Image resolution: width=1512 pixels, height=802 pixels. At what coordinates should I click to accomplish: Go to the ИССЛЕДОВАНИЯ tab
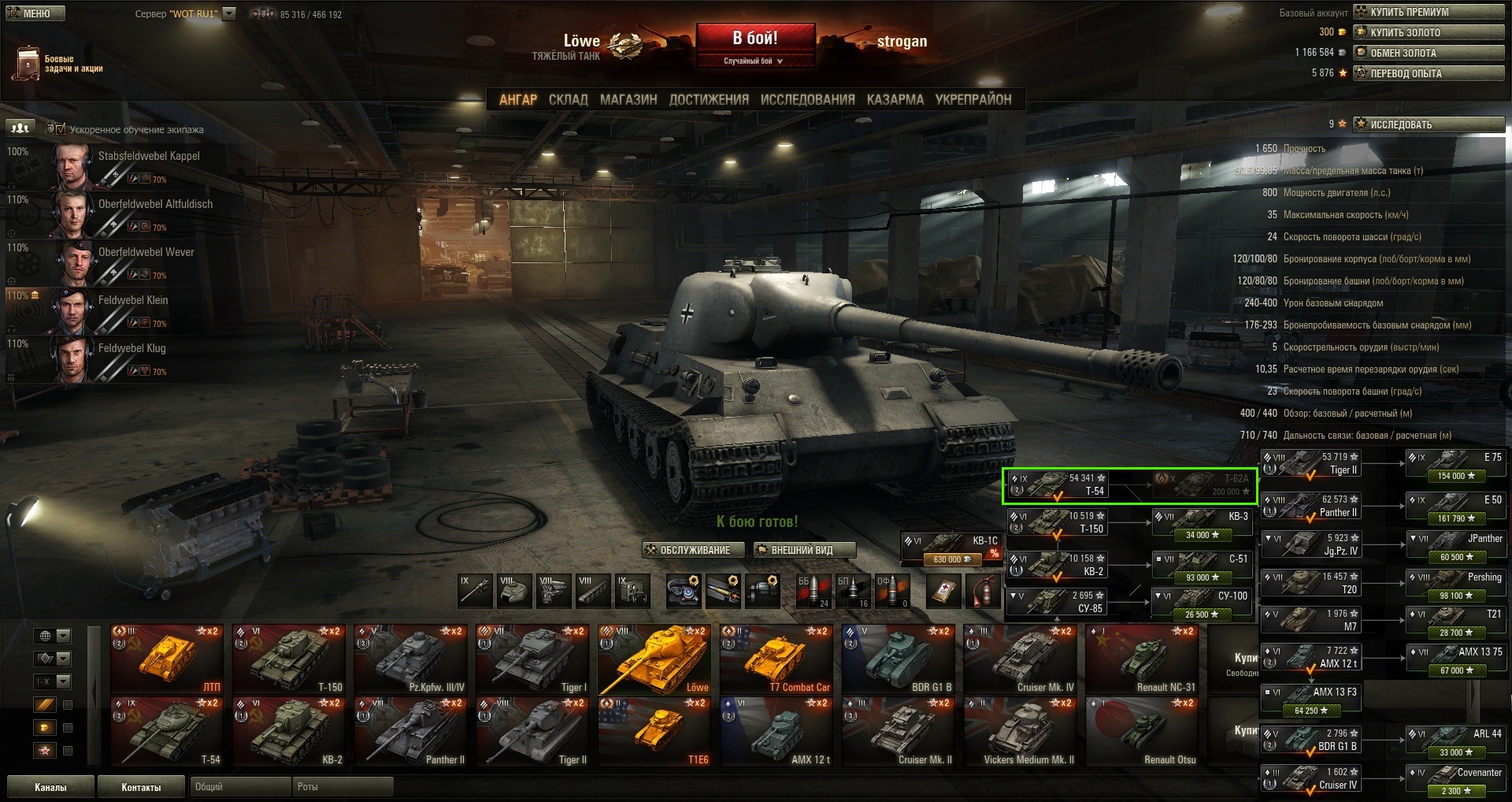click(807, 100)
